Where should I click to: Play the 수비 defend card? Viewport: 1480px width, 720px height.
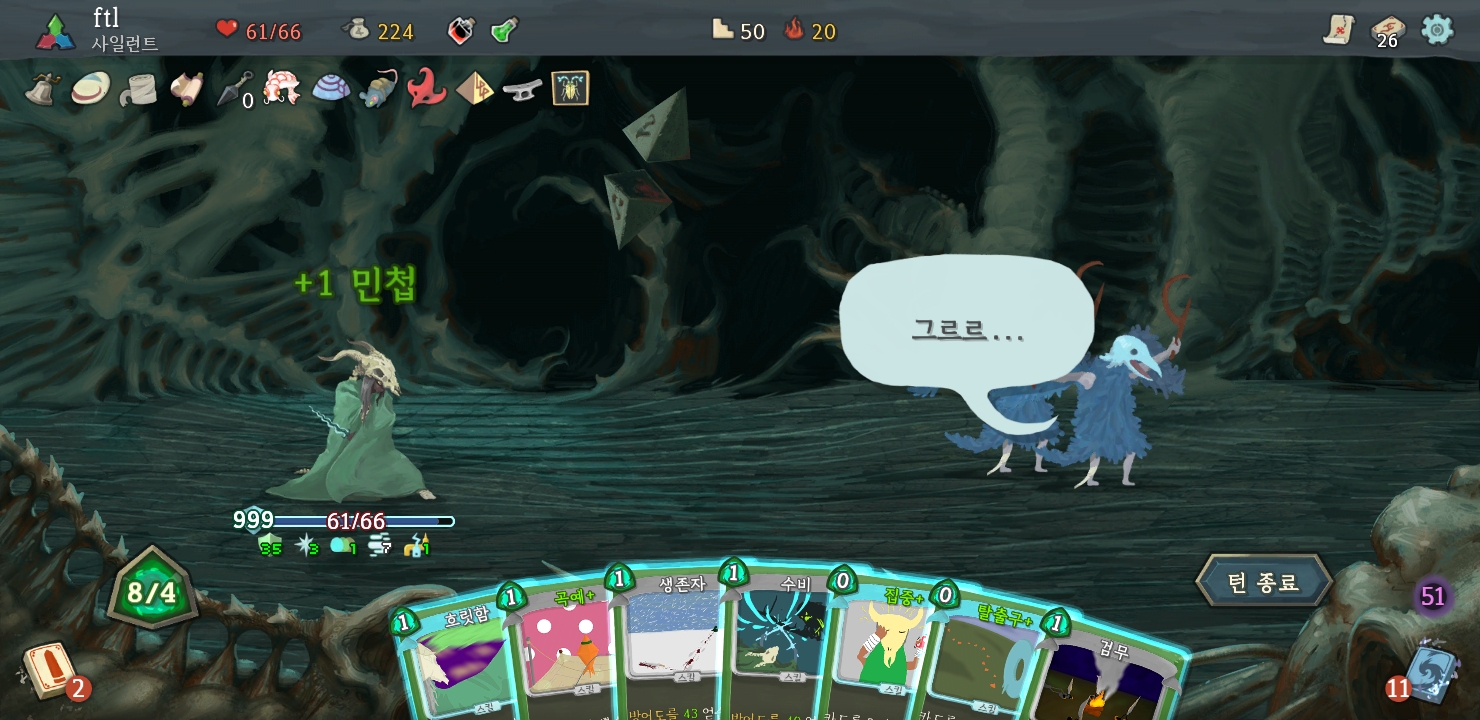778,640
